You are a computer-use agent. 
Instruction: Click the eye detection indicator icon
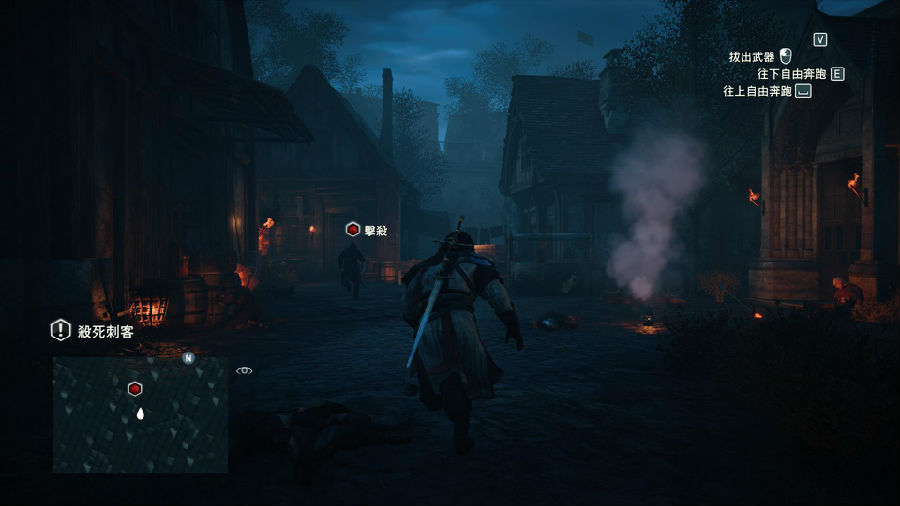[x=244, y=371]
